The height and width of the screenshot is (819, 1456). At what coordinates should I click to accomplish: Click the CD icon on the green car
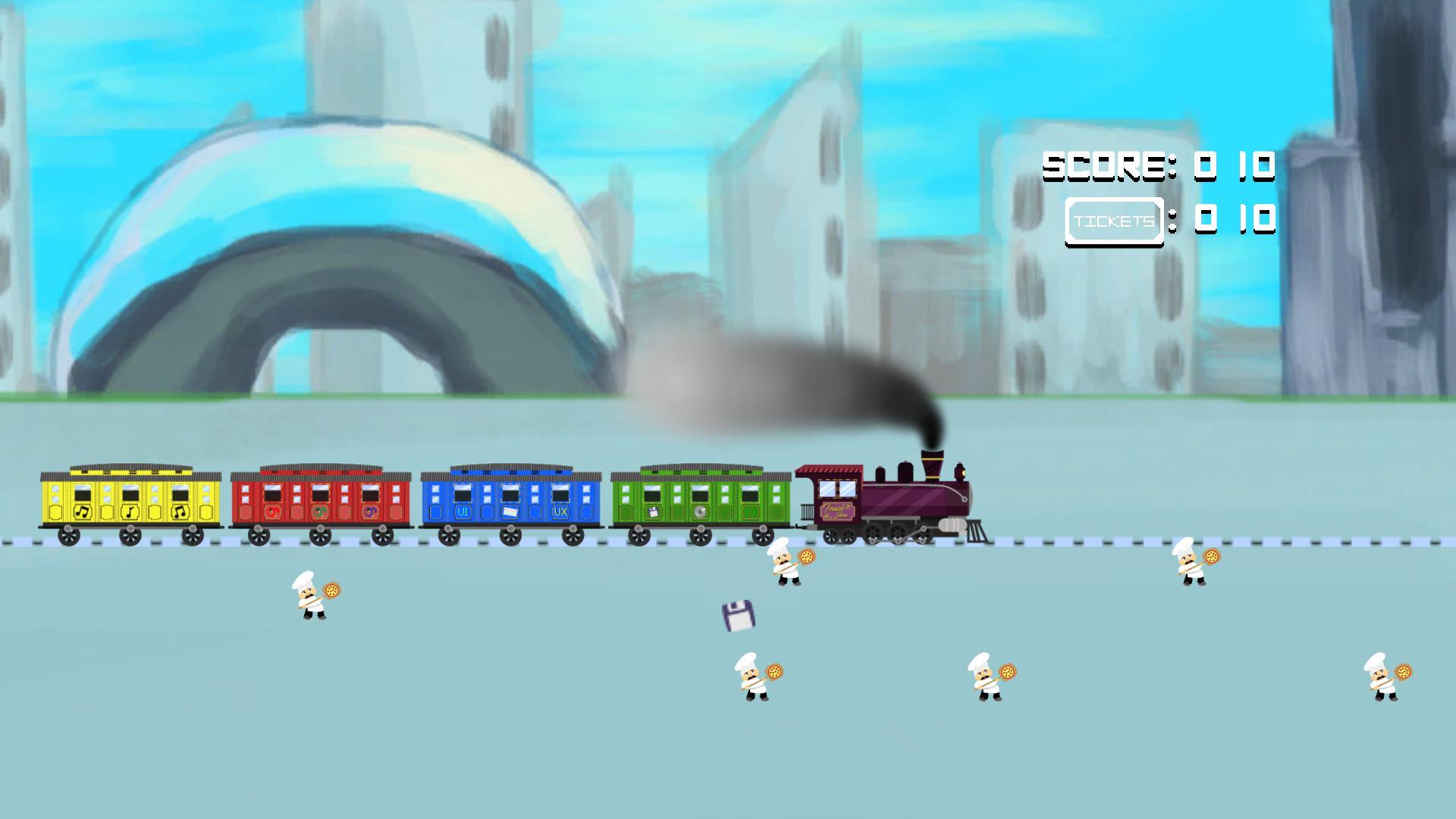click(700, 513)
